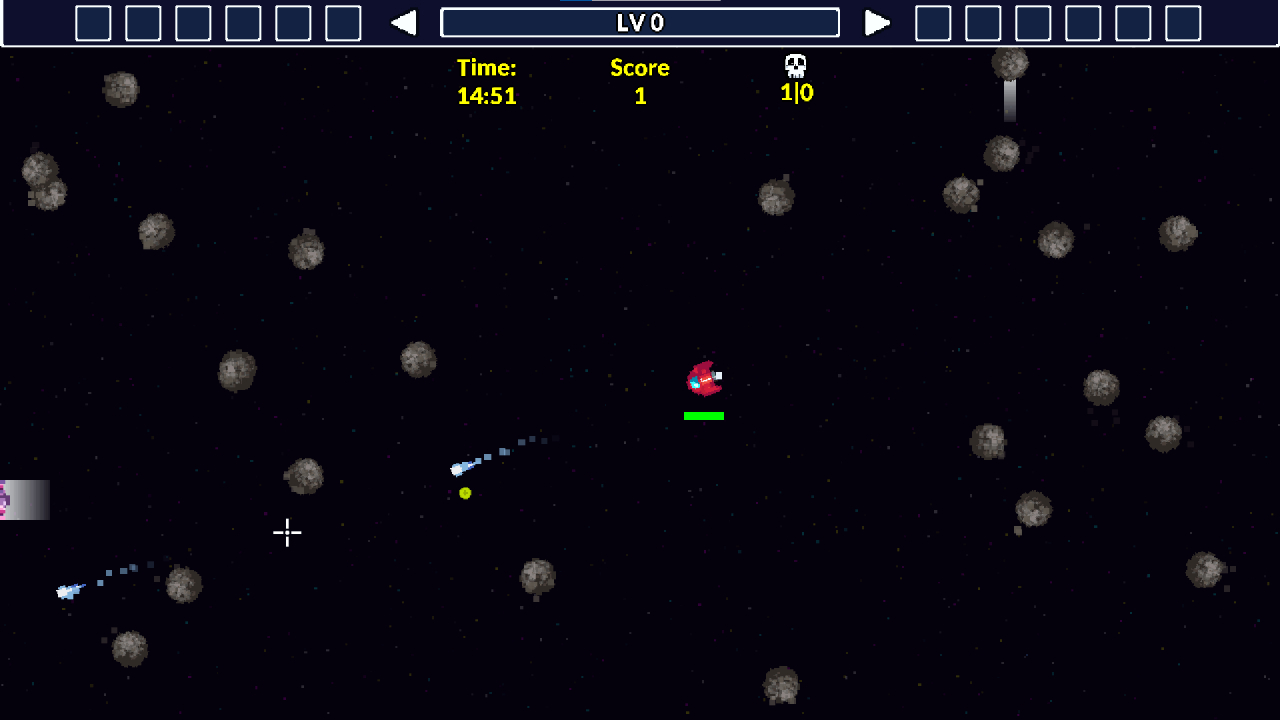Select the first hotbar slot on the left
Screen dimensions: 1280x720
93,22
